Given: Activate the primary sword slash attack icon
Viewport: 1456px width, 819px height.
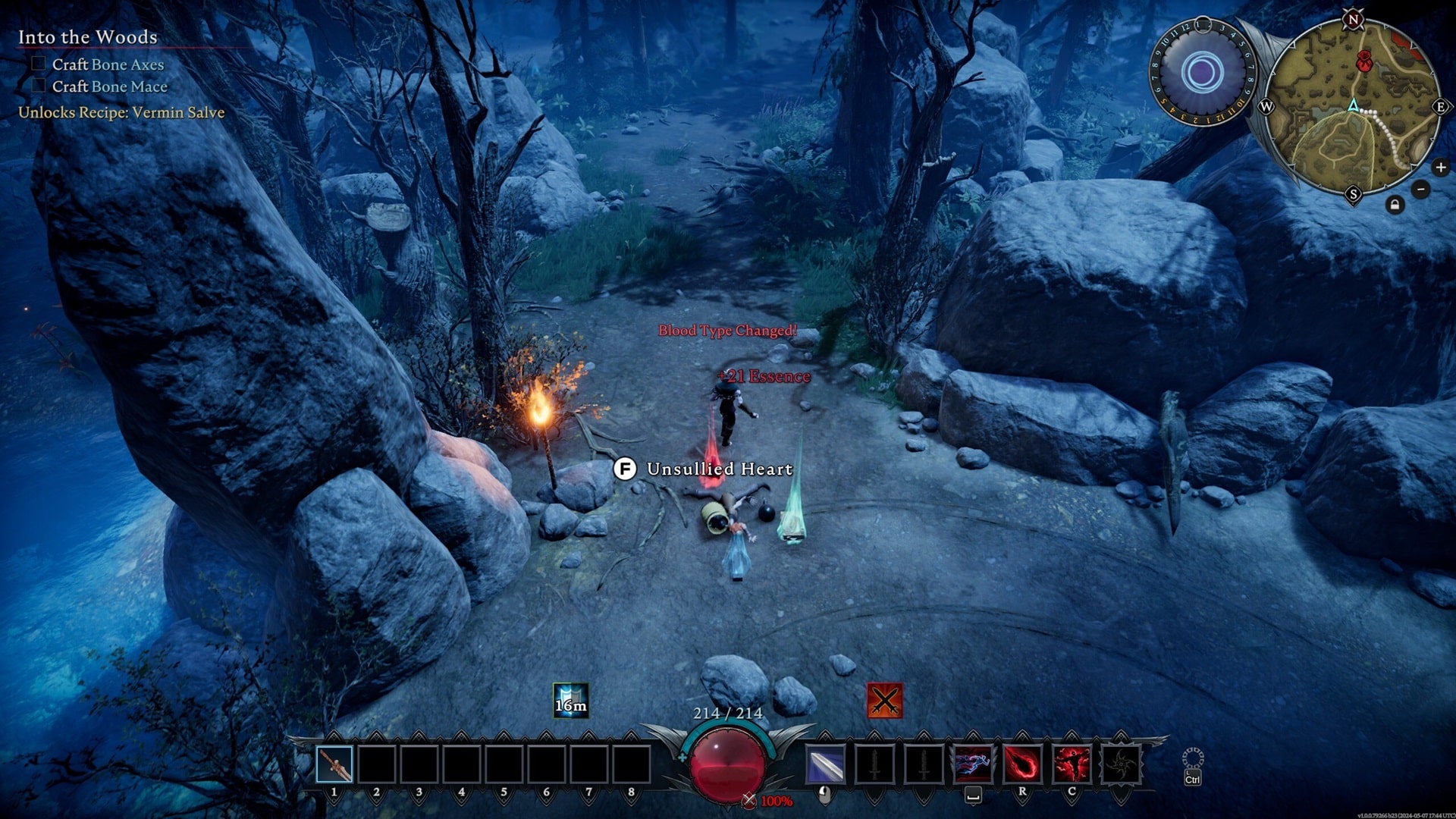Looking at the screenshot, I should pyautogui.click(x=825, y=764).
